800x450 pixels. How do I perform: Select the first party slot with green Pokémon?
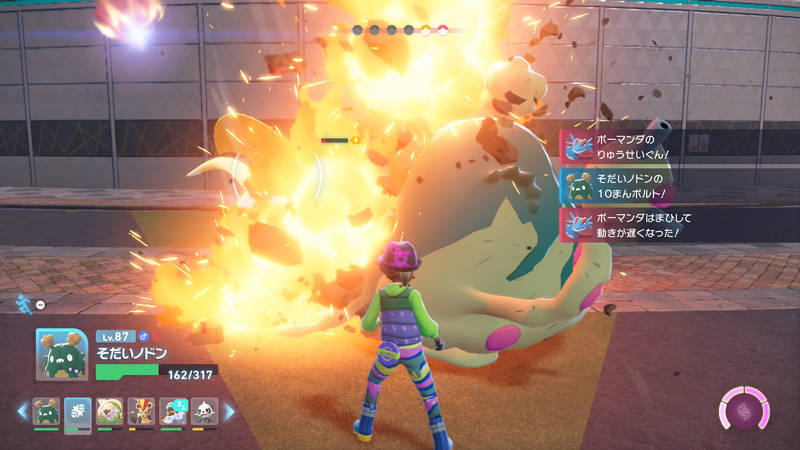coord(46,412)
